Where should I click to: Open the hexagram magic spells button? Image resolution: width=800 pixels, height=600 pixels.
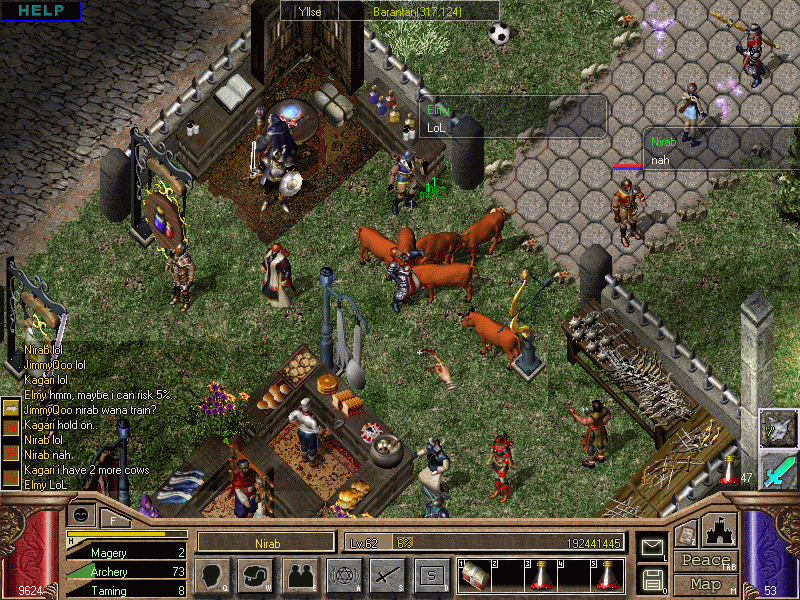(x=344, y=575)
